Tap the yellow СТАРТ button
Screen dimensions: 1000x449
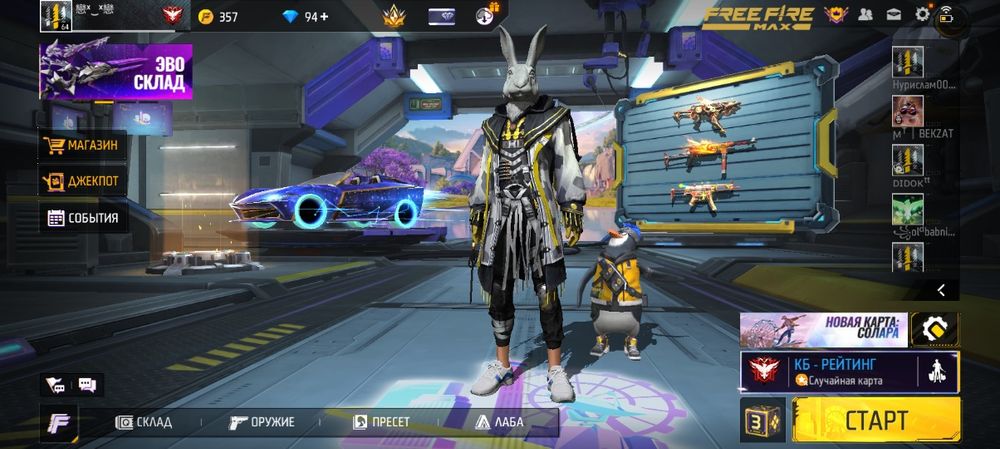coord(875,419)
